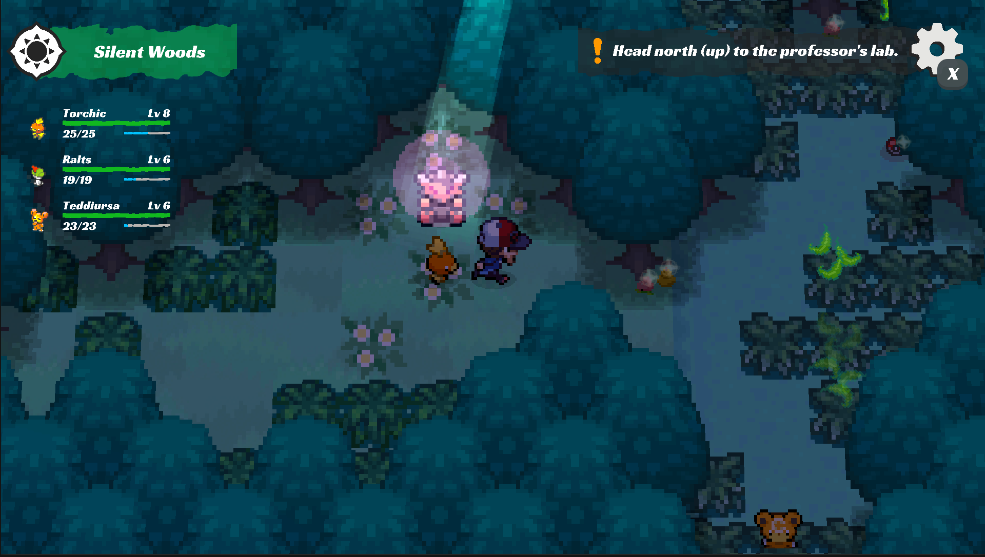Viewport: 985px width, 557px height.
Task: Click the X button under the gear
Action: click(x=953, y=74)
